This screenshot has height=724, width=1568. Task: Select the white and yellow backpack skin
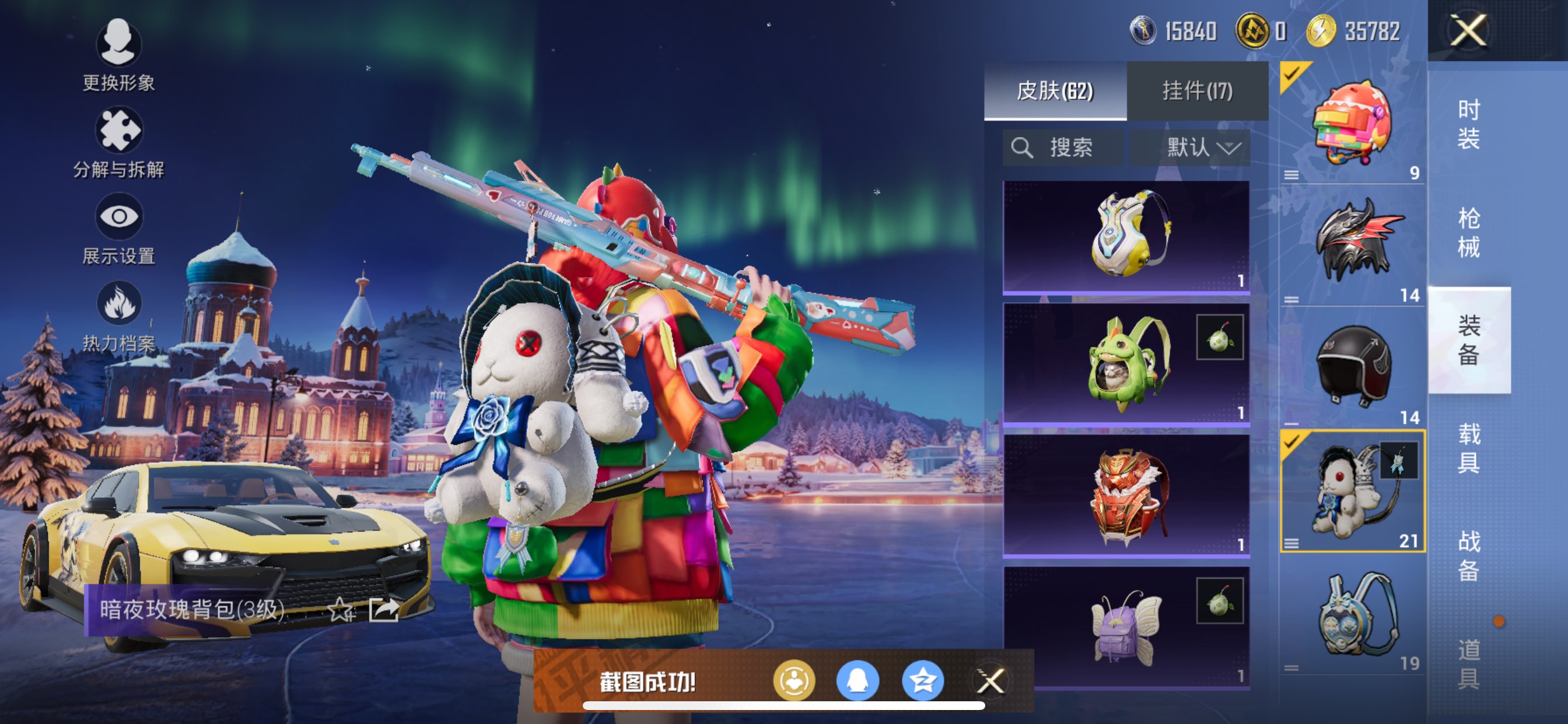pos(1126,236)
